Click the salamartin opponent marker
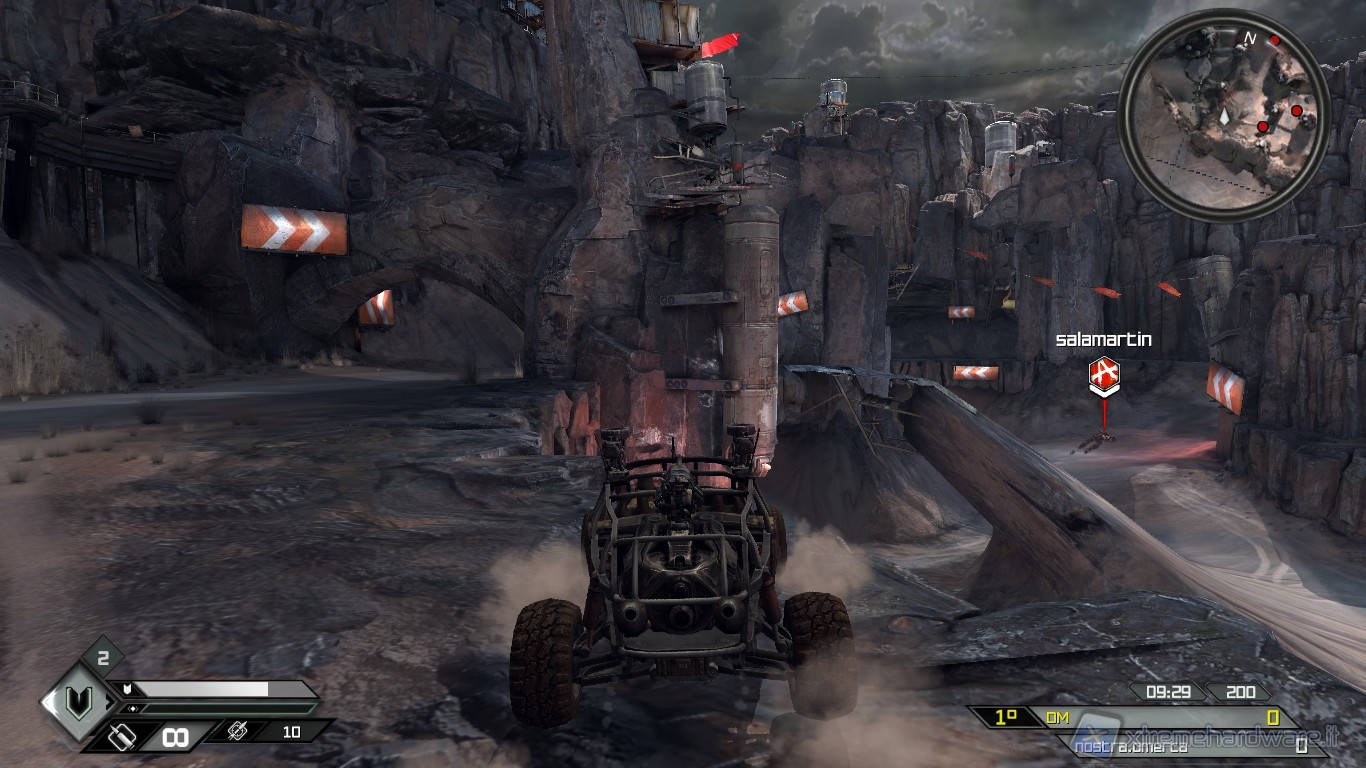This screenshot has width=1366, height=768. point(1103,375)
